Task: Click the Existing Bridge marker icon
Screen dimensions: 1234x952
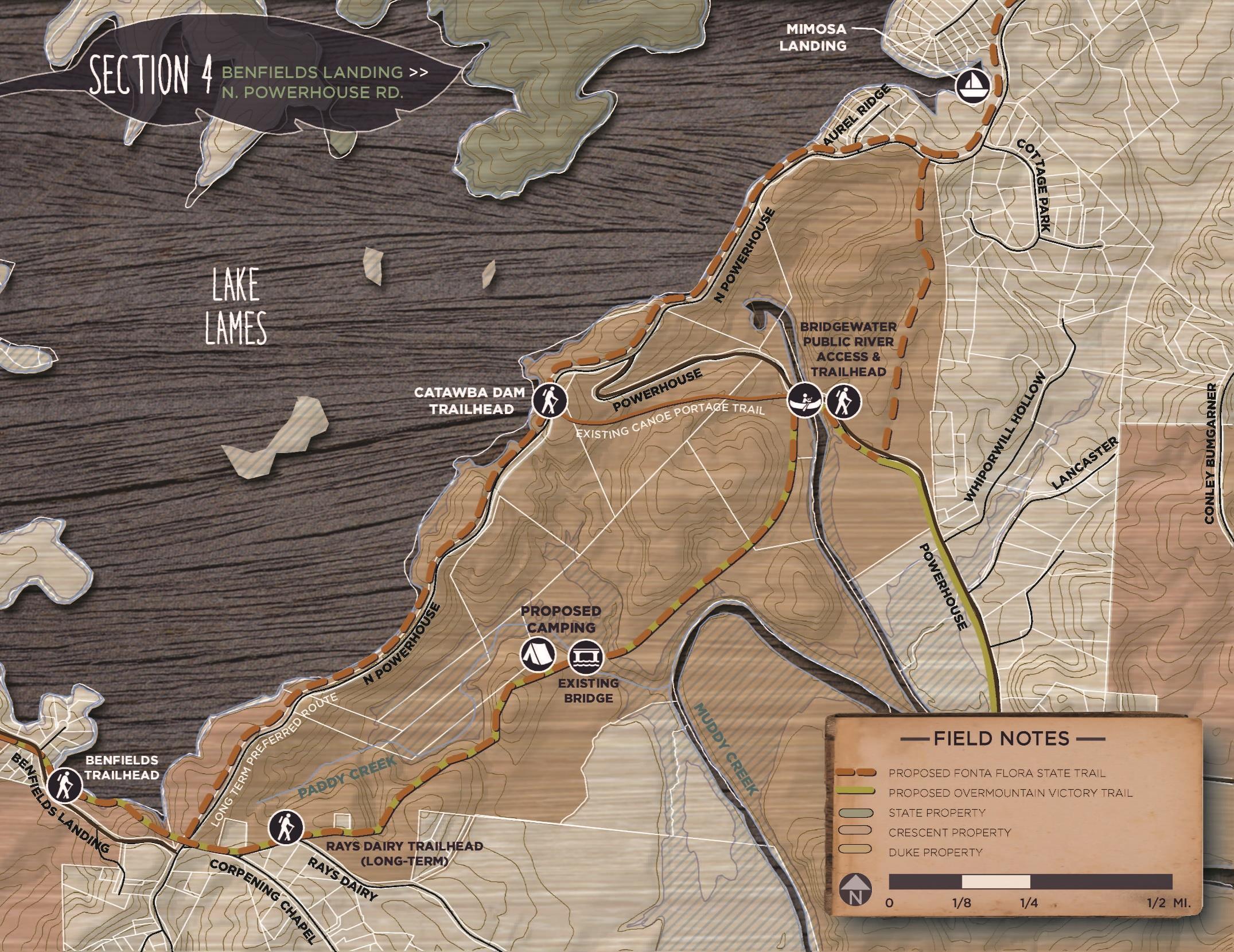Action: [587, 657]
